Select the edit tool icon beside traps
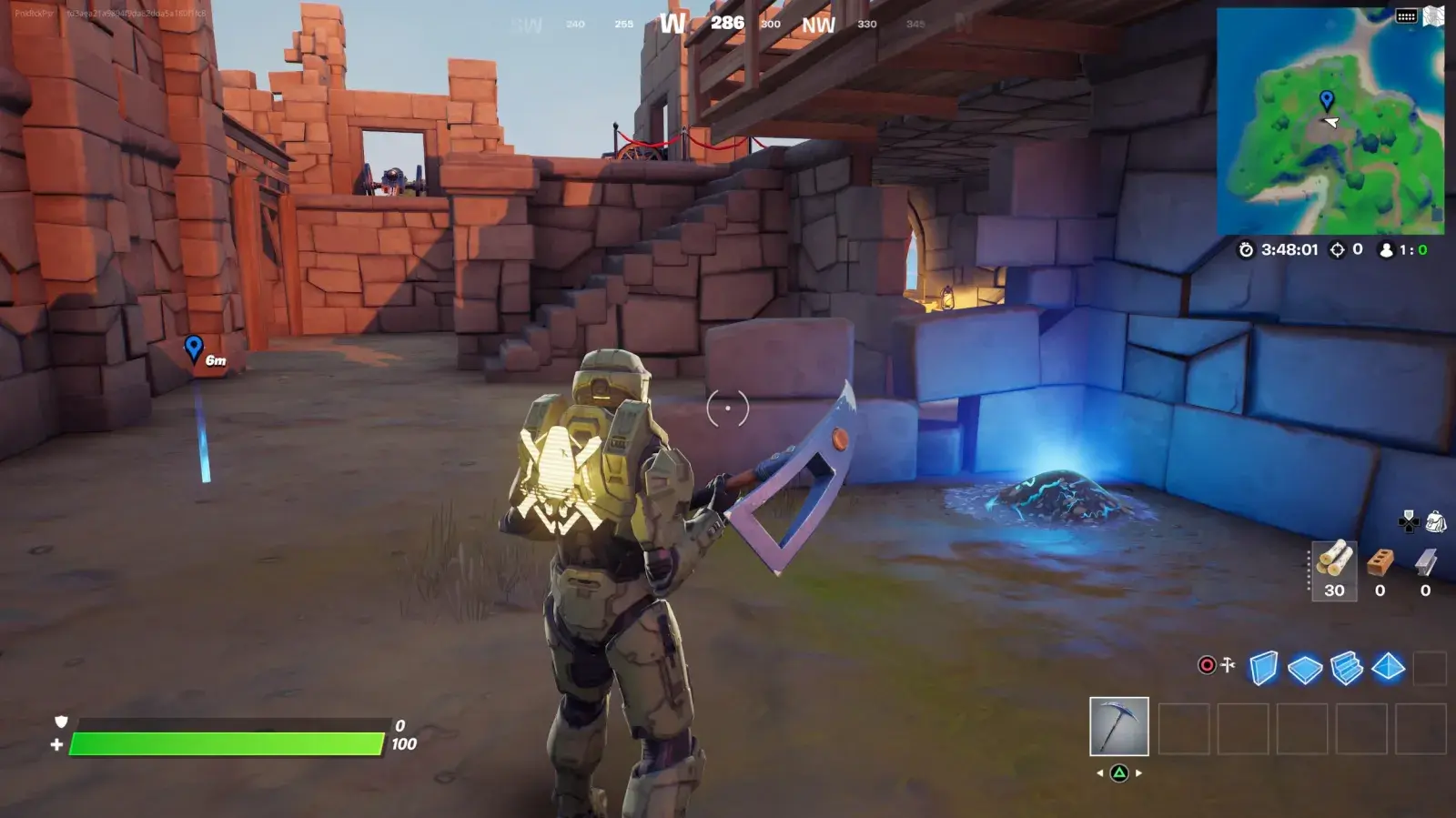The image size is (1456, 818). tap(1228, 664)
